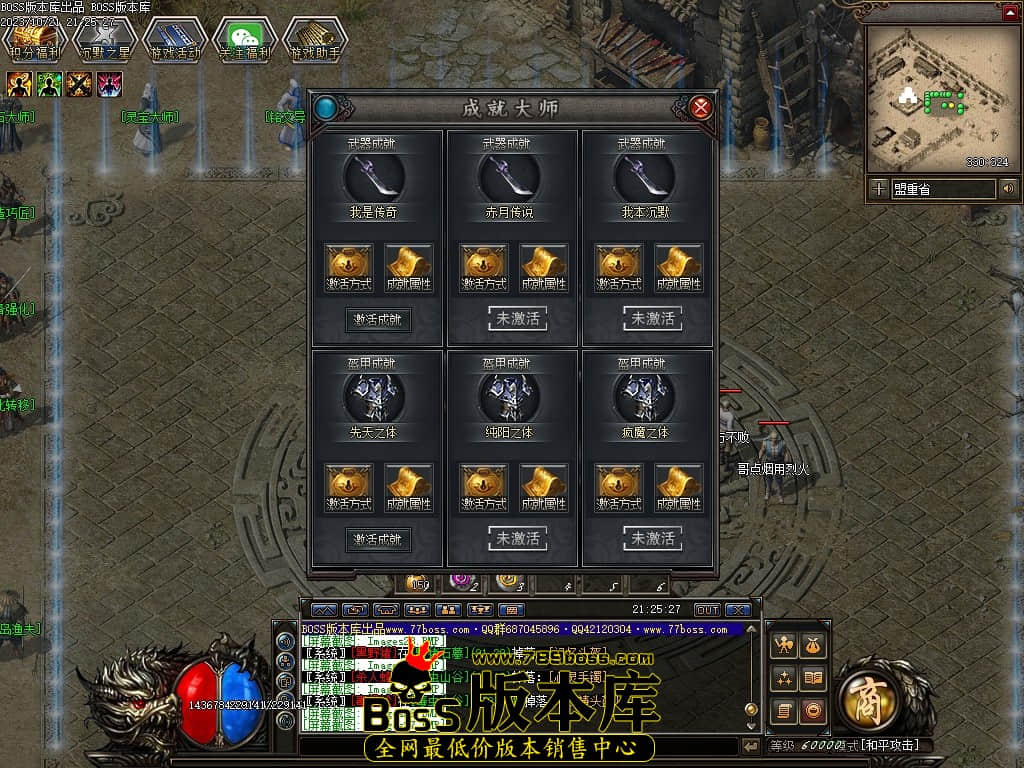Open the 沉默之星 menu
The height and width of the screenshot is (768, 1024).
(x=104, y=40)
